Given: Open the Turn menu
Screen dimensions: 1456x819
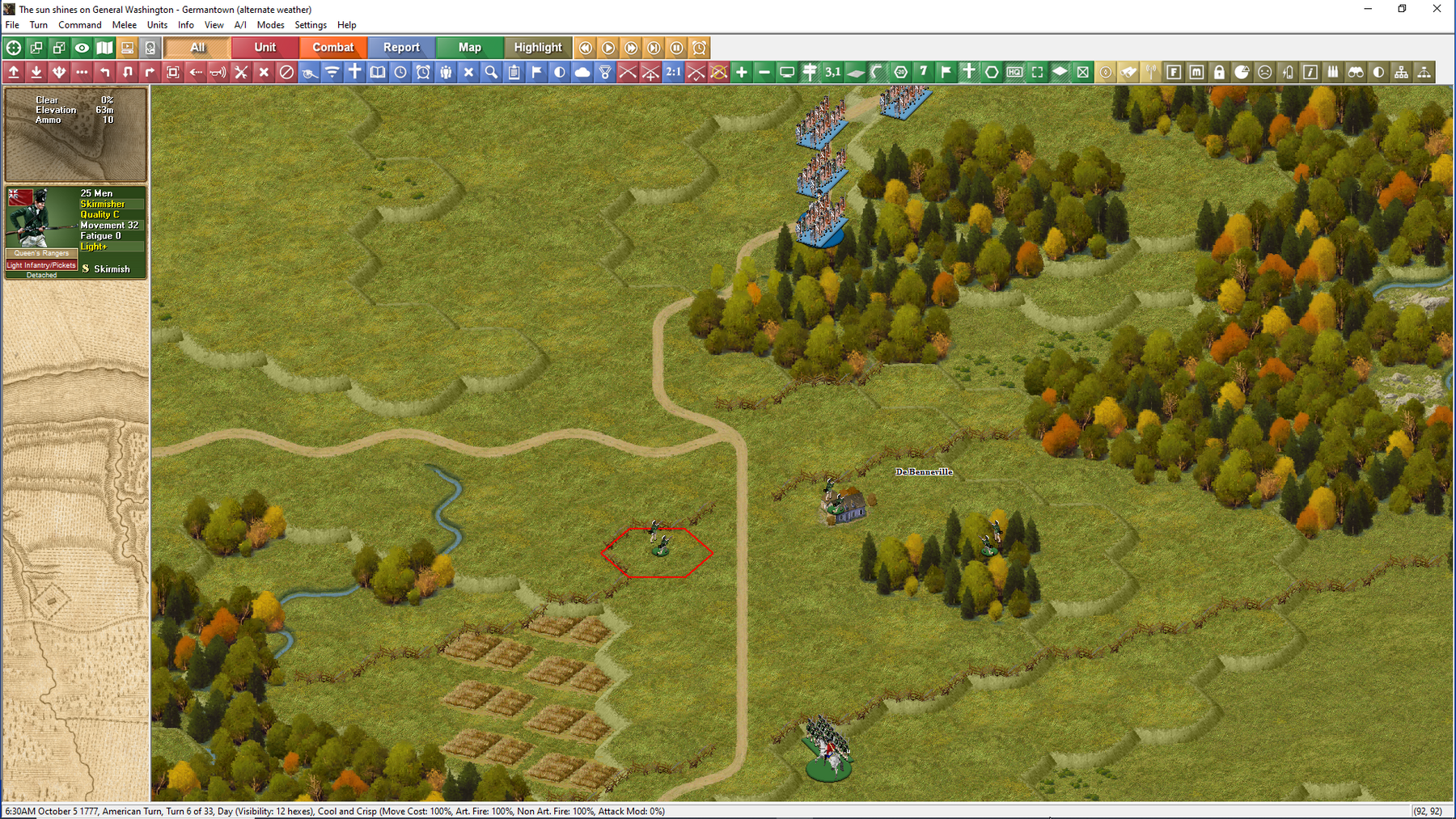Looking at the screenshot, I should click(x=38, y=25).
